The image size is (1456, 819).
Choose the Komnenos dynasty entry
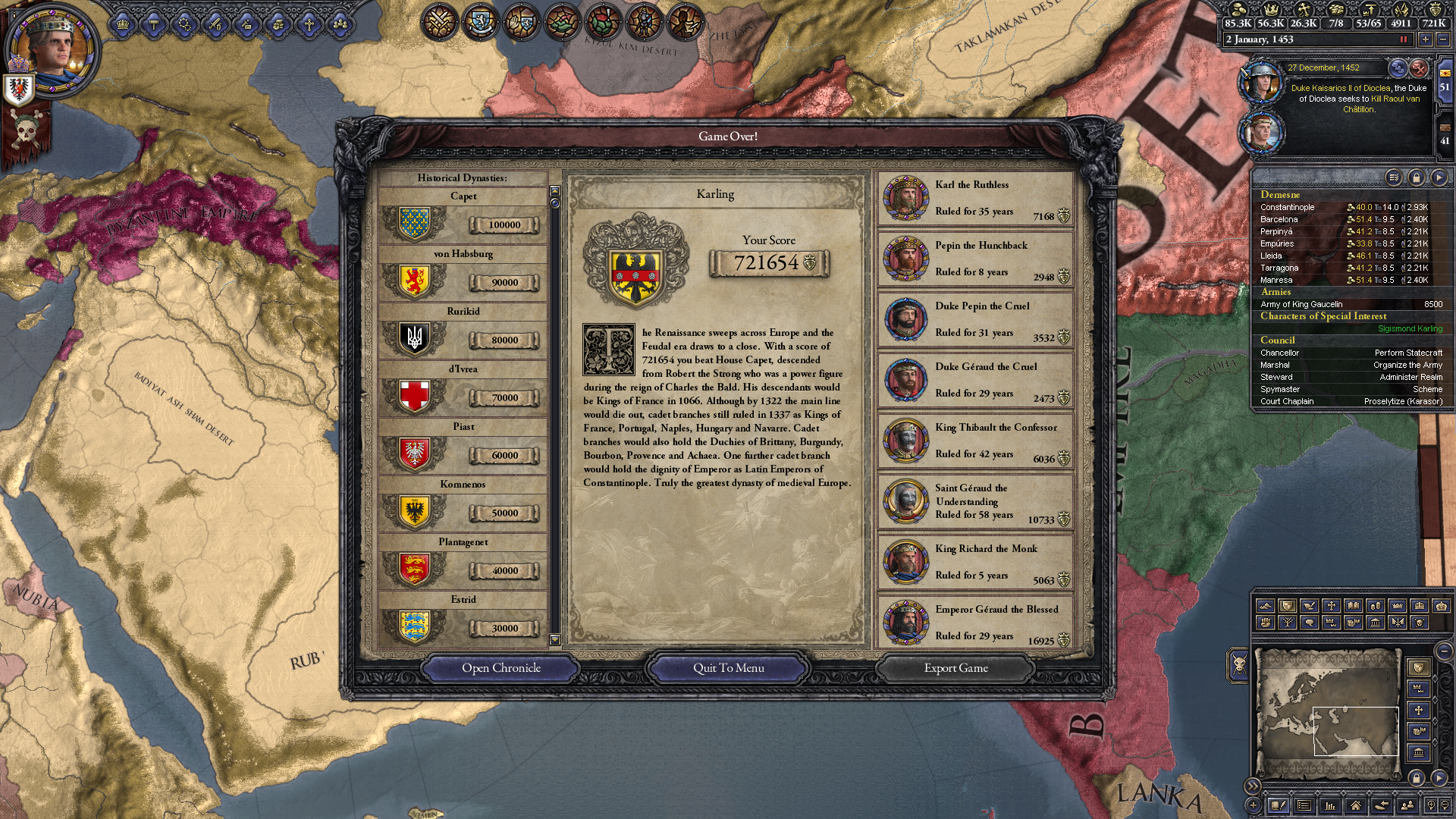tap(463, 504)
